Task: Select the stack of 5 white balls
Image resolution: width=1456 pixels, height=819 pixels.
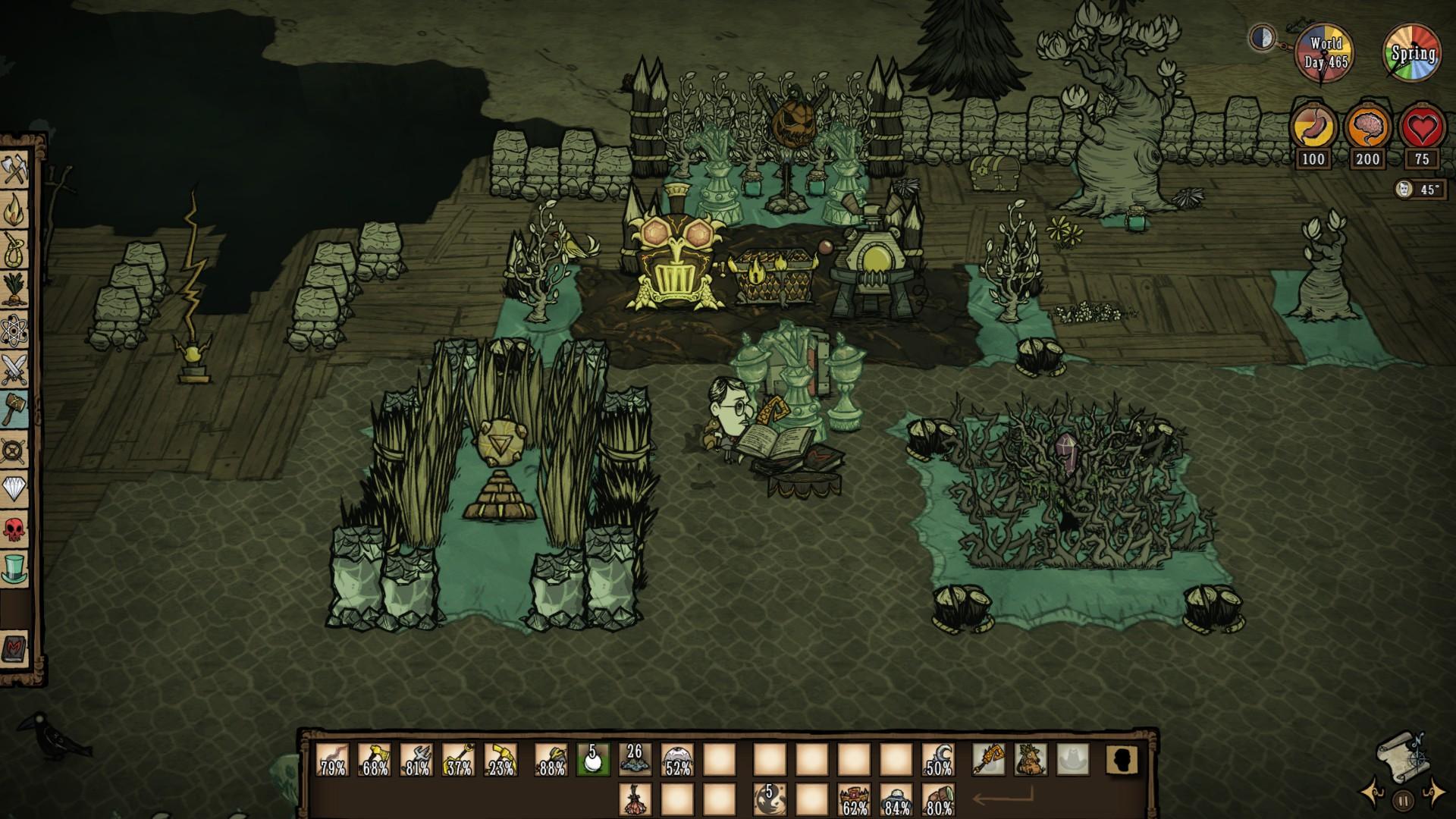Action: (x=592, y=760)
